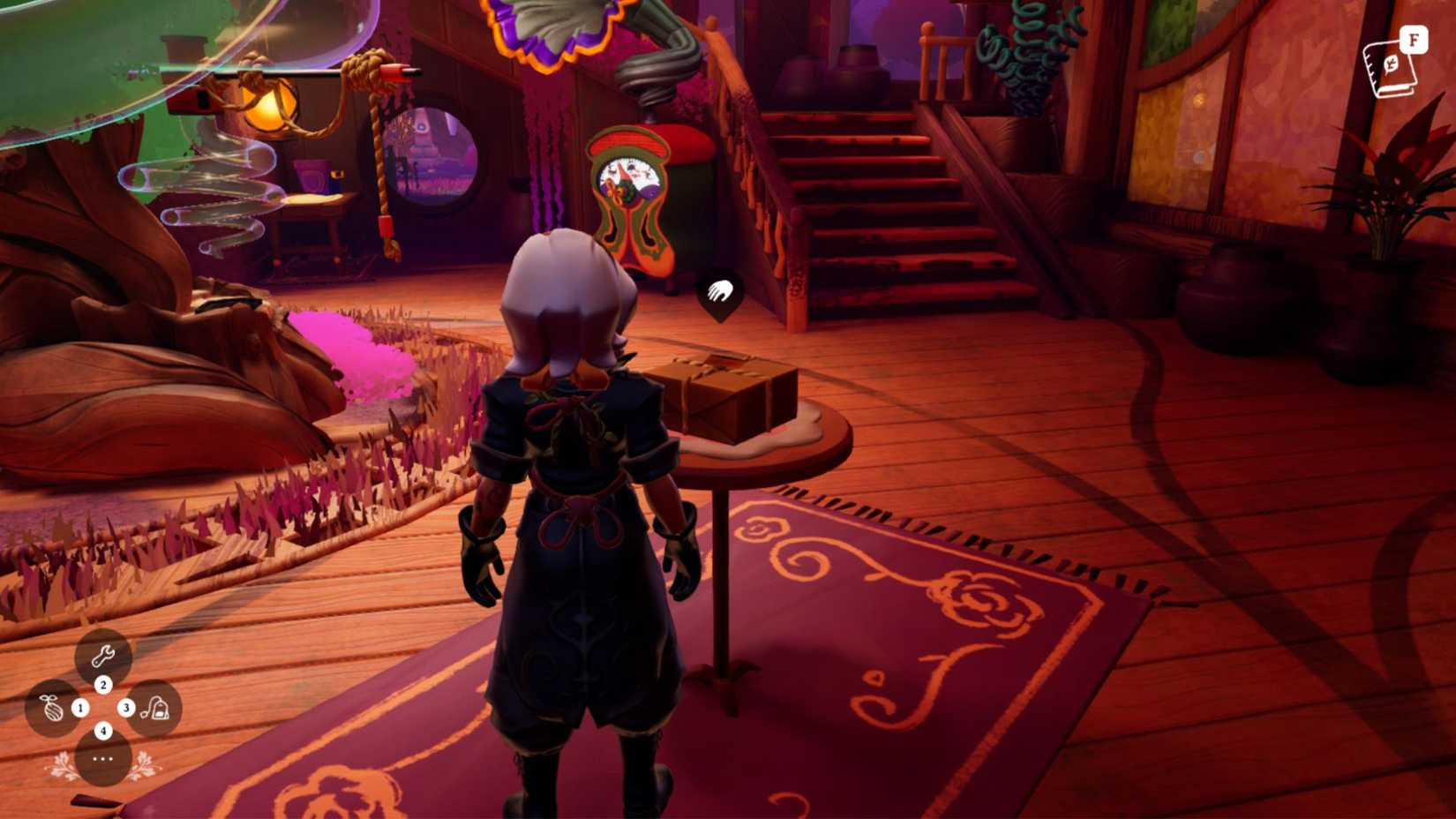Click the number 1 badge on the hotbar
Viewport: 1456px width, 819px height.
80,706
